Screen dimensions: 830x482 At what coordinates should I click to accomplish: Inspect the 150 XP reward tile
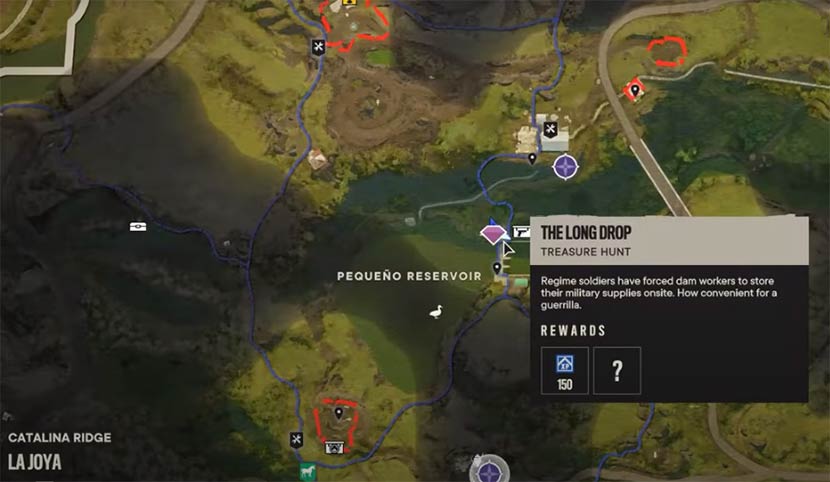coord(565,370)
